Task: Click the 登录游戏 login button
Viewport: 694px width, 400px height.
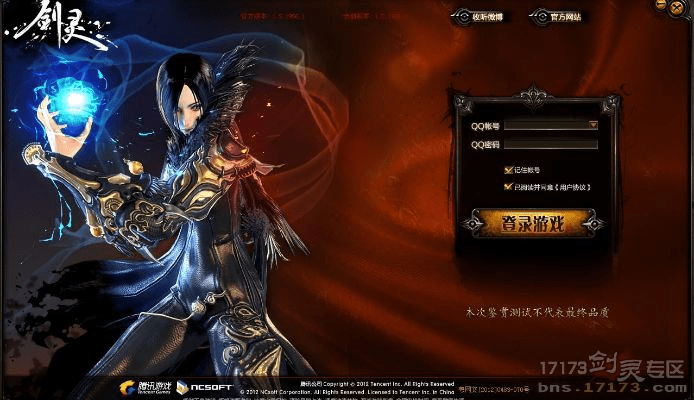Action: [x=533, y=223]
